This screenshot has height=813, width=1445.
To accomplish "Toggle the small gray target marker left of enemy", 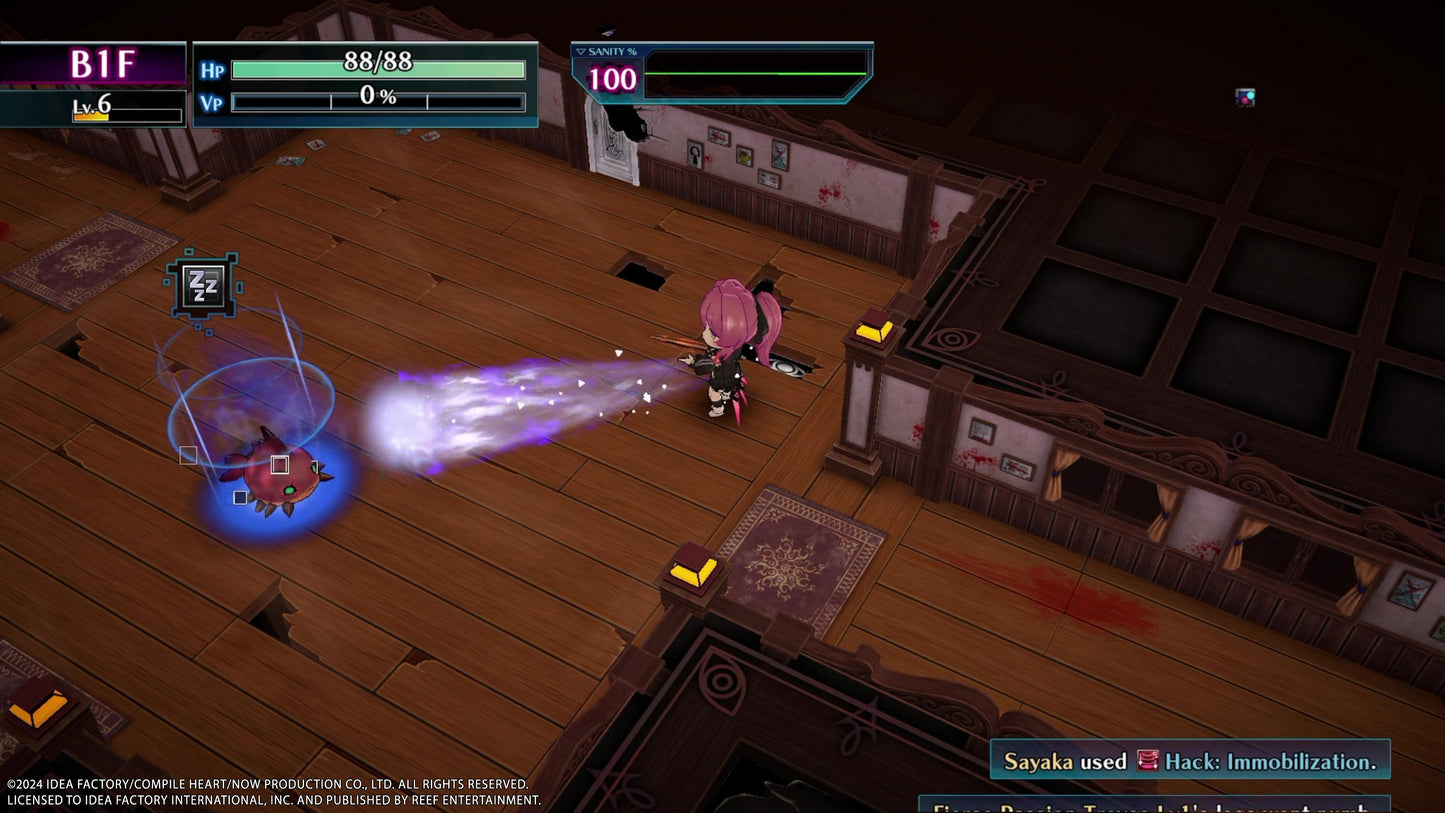I will coord(187,454).
